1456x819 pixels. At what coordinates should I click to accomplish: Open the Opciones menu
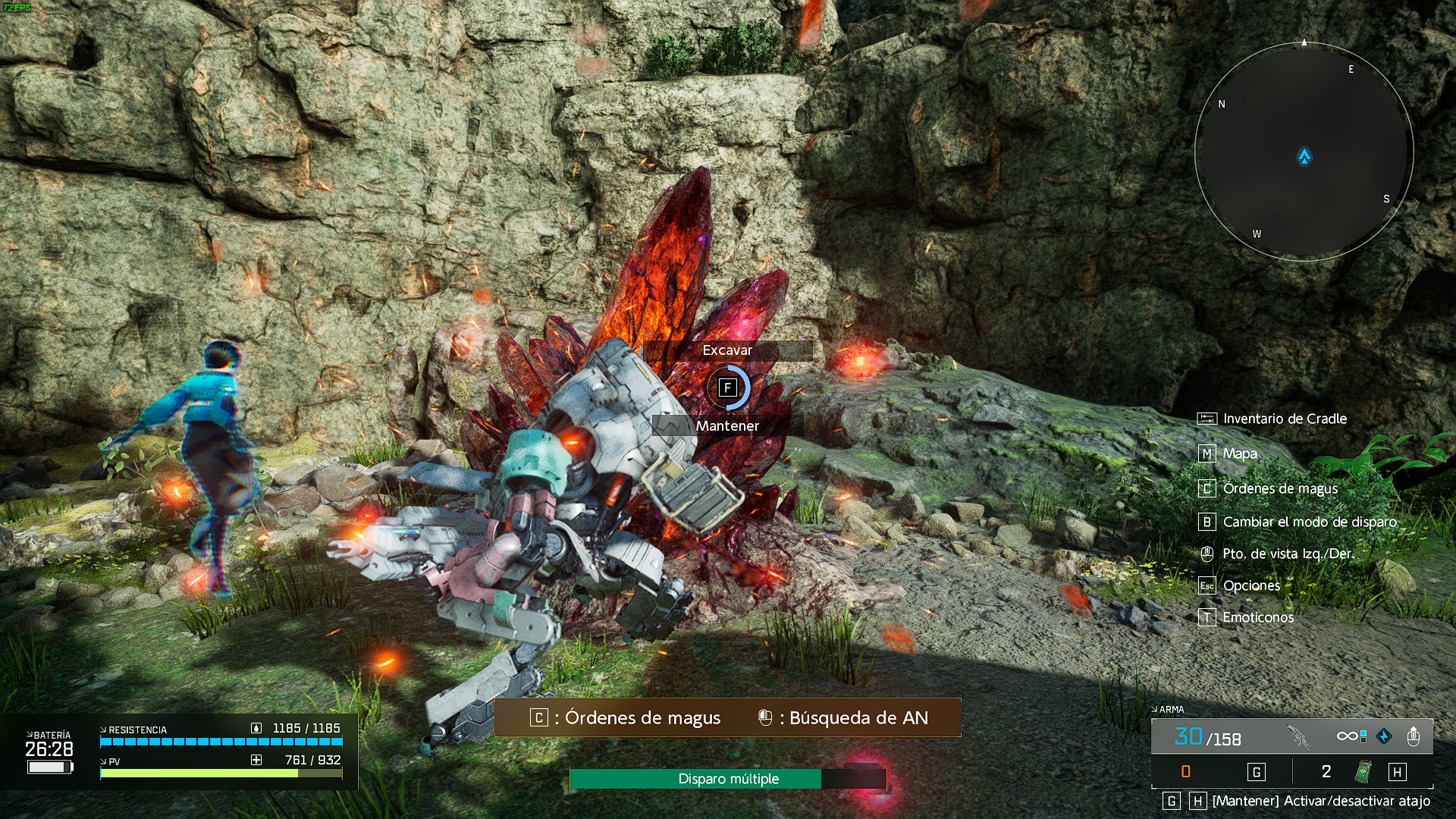click(1250, 585)
